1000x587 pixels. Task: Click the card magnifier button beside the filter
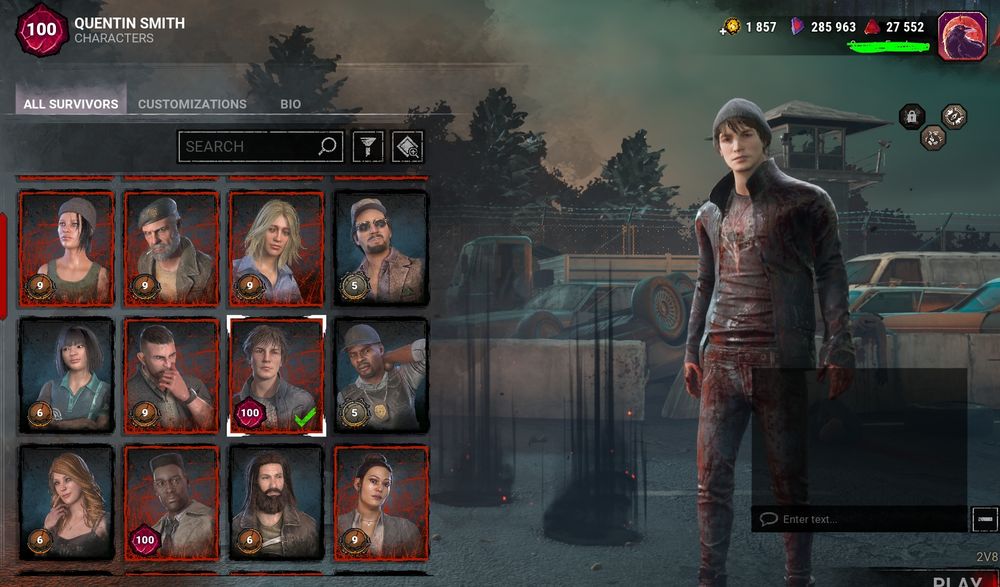[407, 147]
